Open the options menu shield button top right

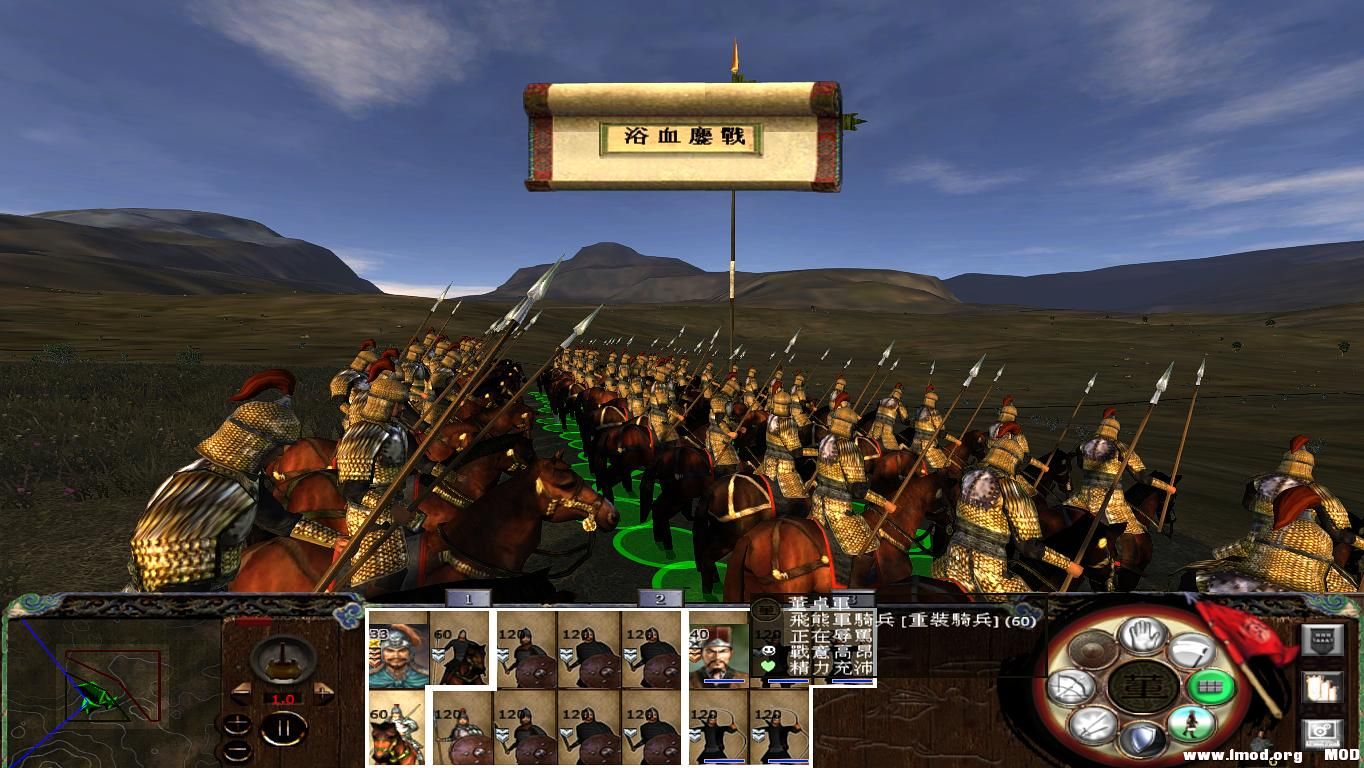(x=1323, y=640)
